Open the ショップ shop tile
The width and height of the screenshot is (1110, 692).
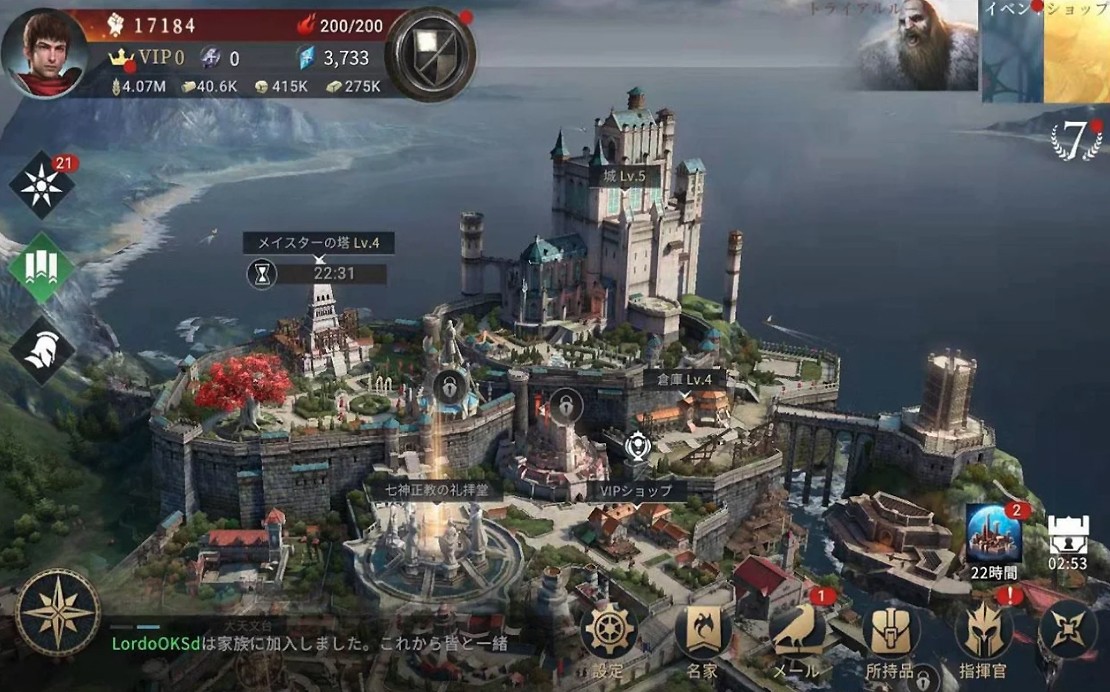coord(1078,51)
